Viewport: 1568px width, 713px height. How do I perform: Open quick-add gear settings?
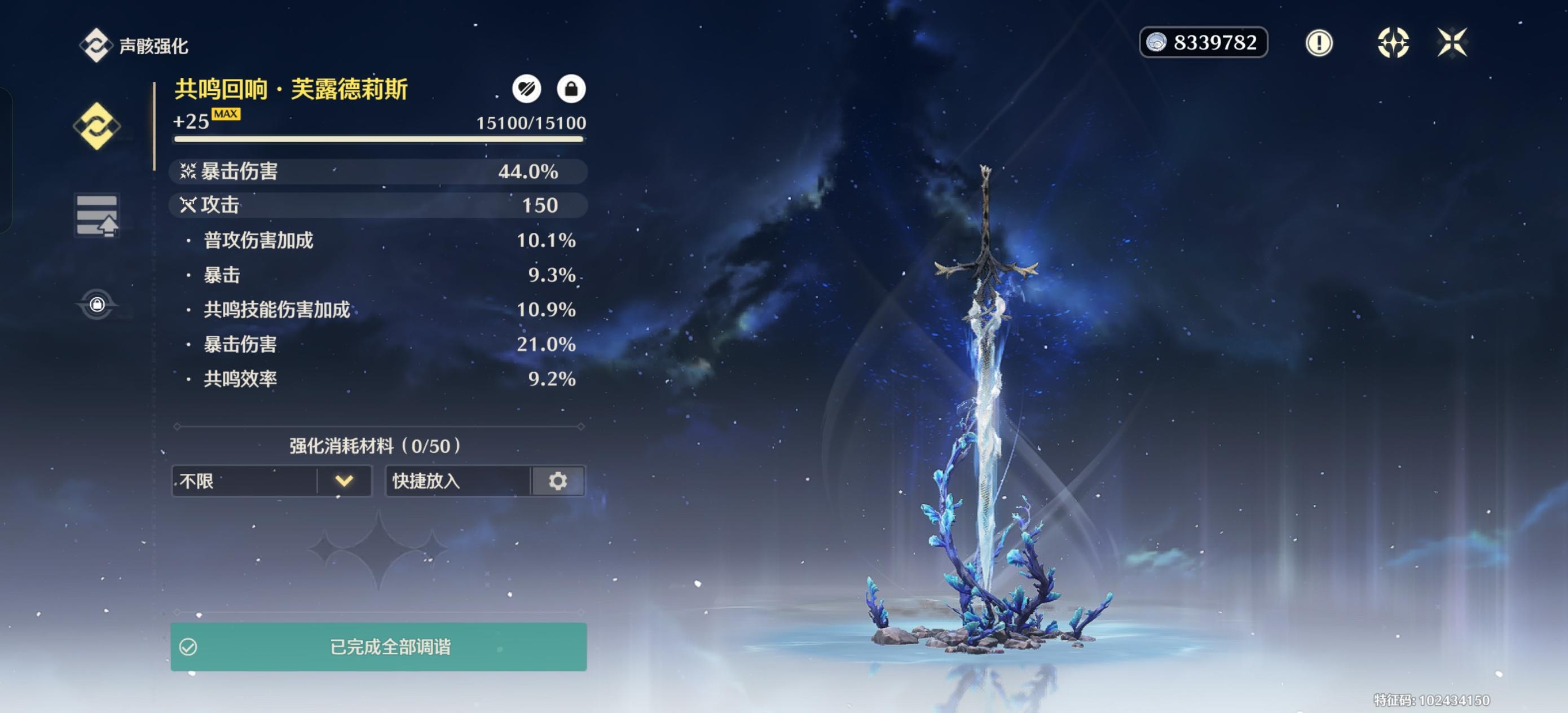558,481
